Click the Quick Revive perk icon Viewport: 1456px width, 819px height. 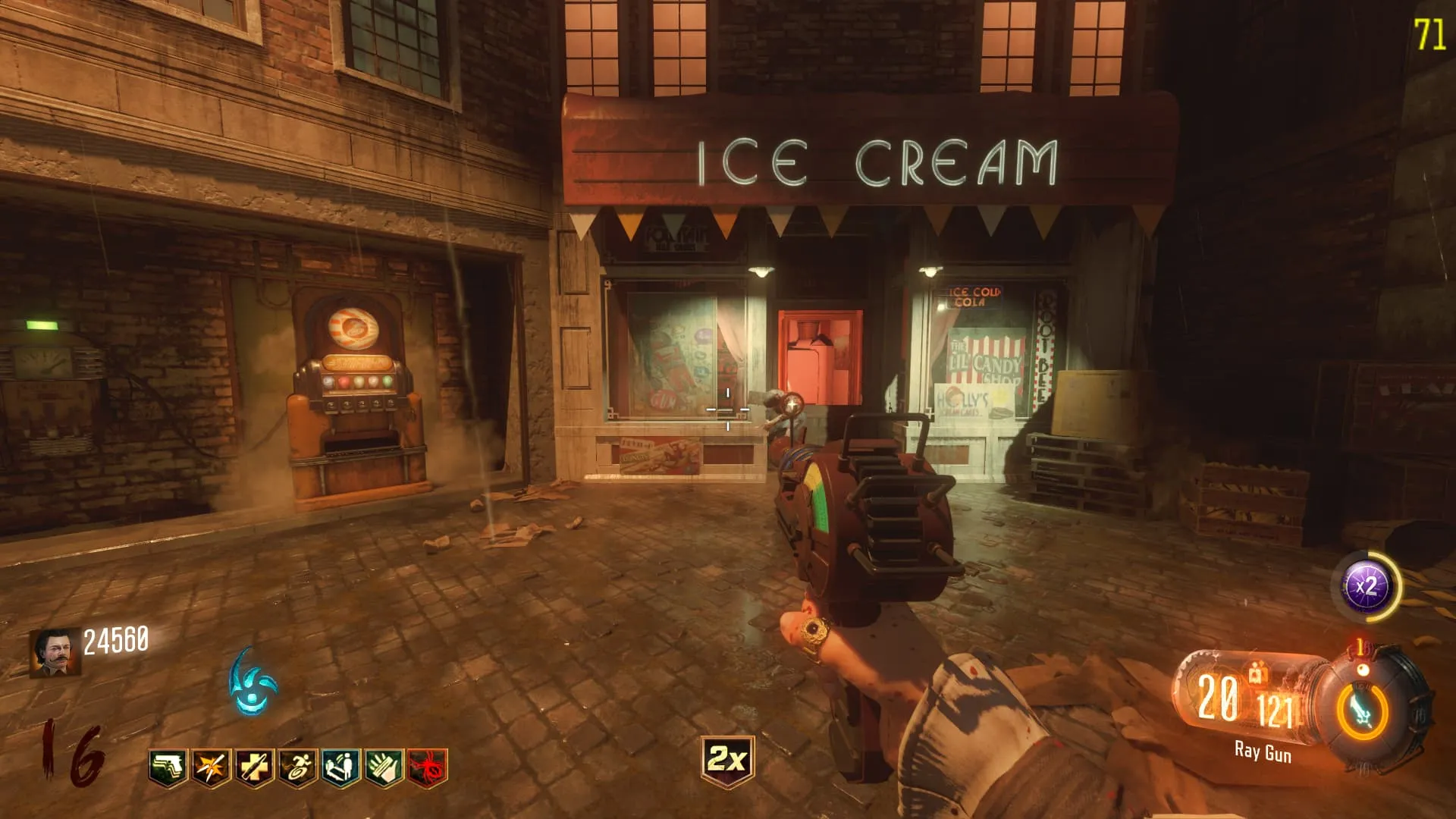[340, 767]
